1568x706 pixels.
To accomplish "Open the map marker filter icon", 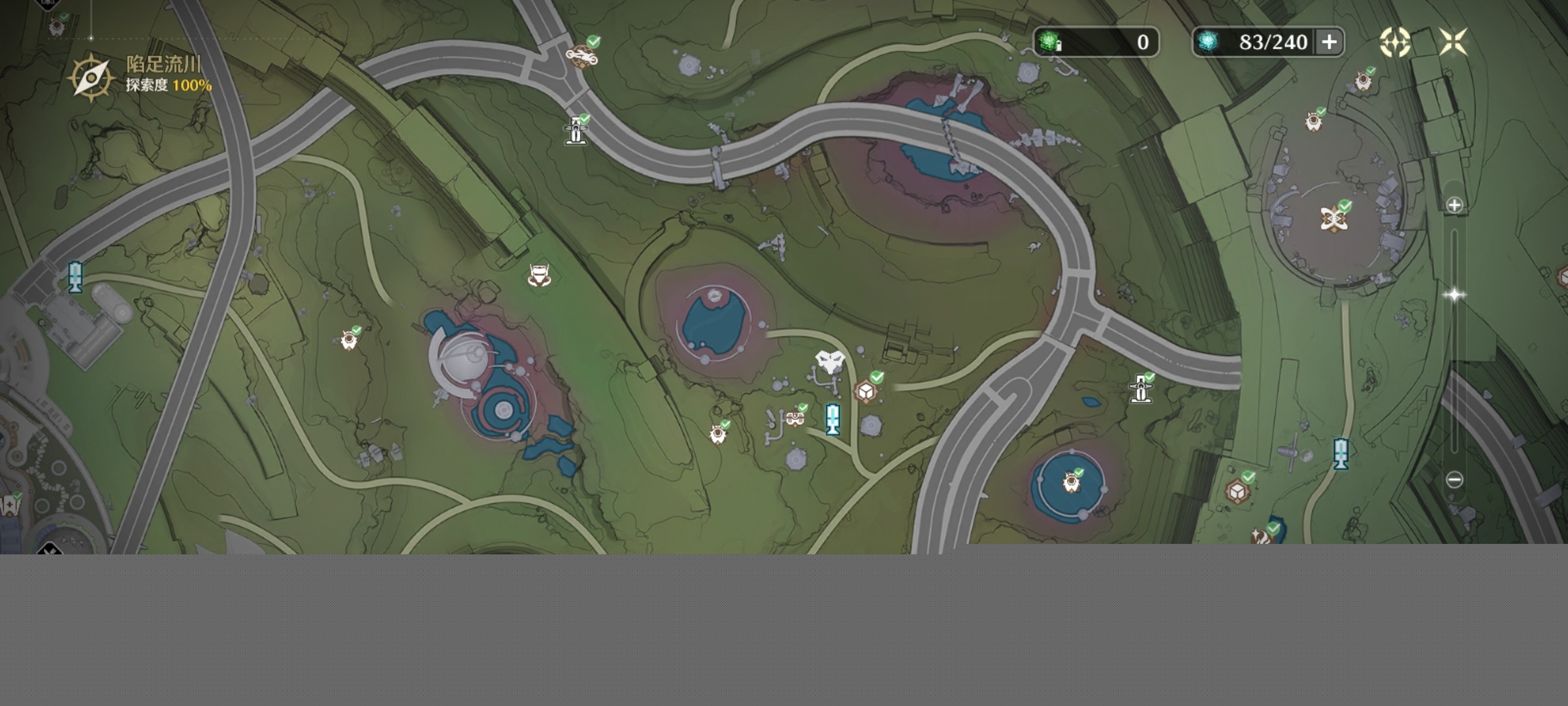I will [1394, 42].
